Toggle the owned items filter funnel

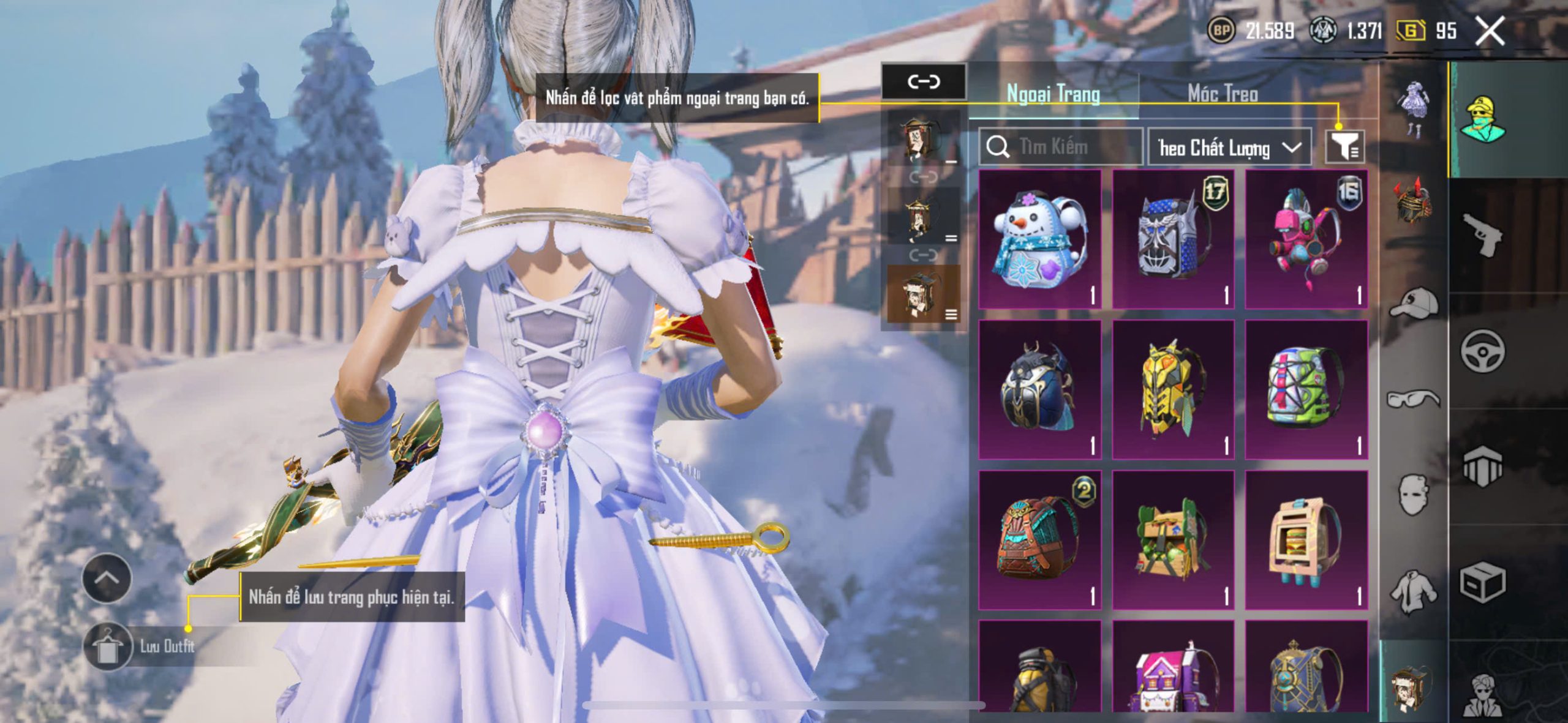1344,148
